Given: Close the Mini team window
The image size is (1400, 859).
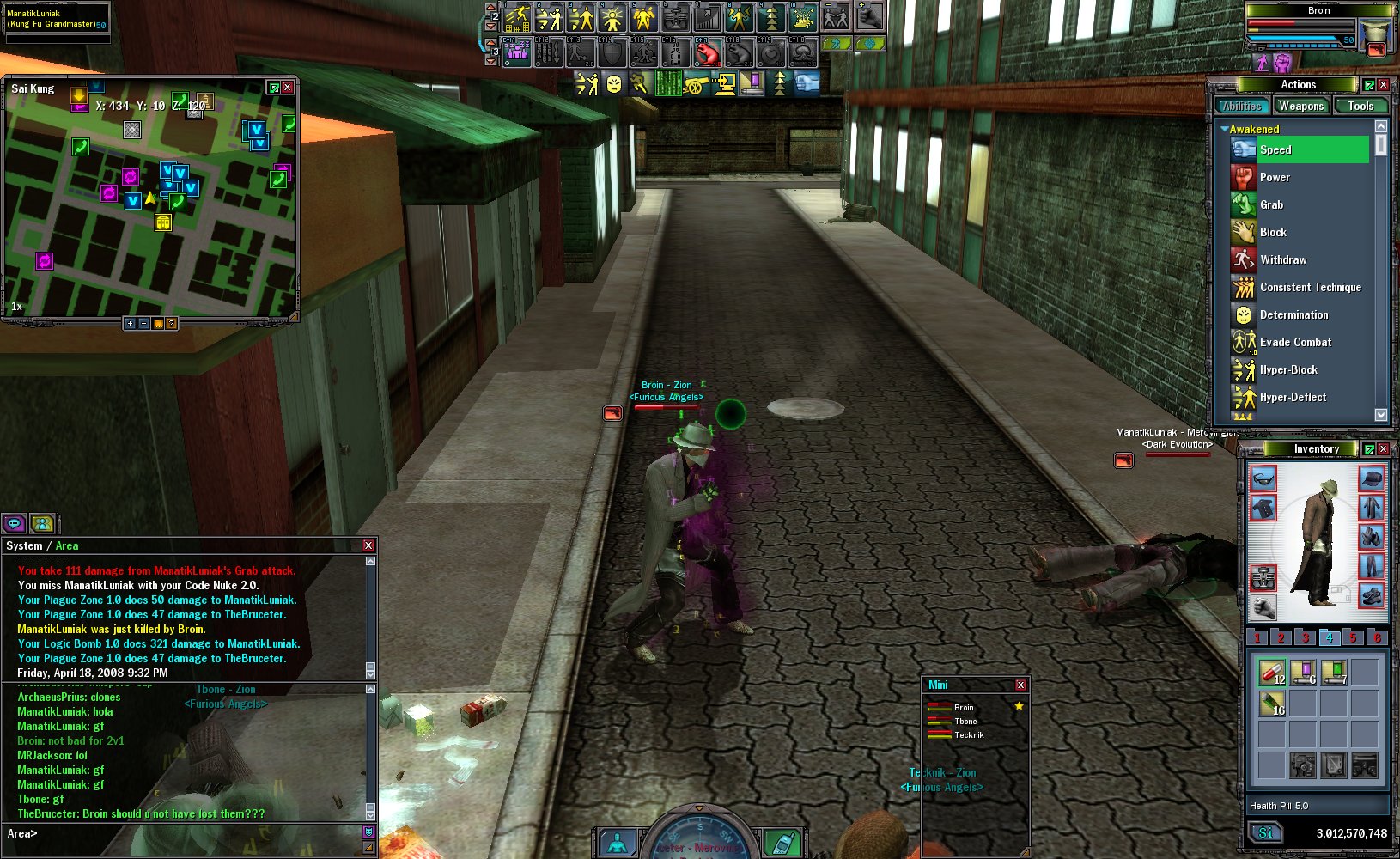Looking at the screenshot, I should coord(1020,685).
